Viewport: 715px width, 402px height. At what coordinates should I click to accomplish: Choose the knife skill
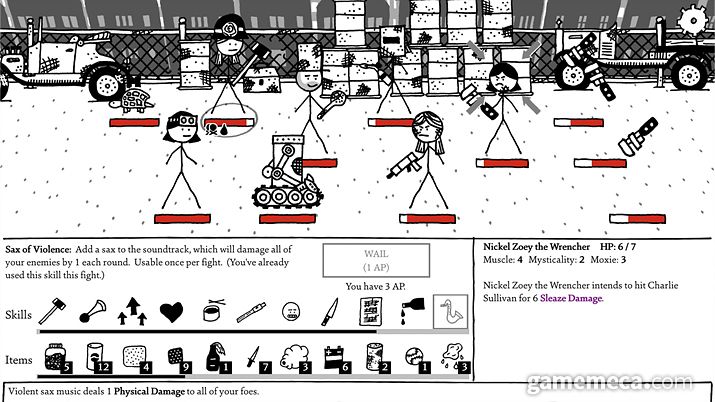[330, 312]
